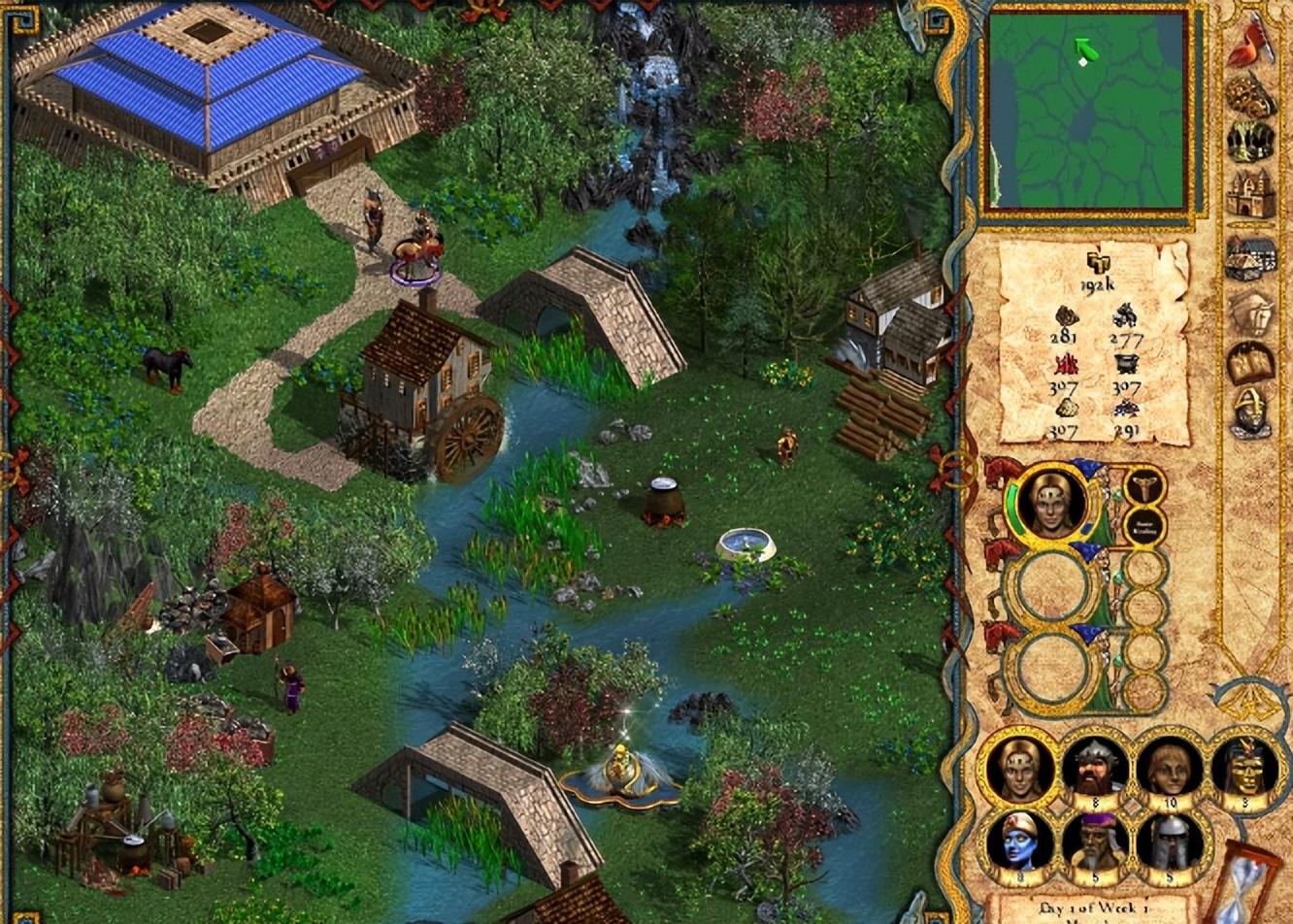End the turn with the hourglass
This screenshot has width=1293, height=924.
[x=1243, y=888]
